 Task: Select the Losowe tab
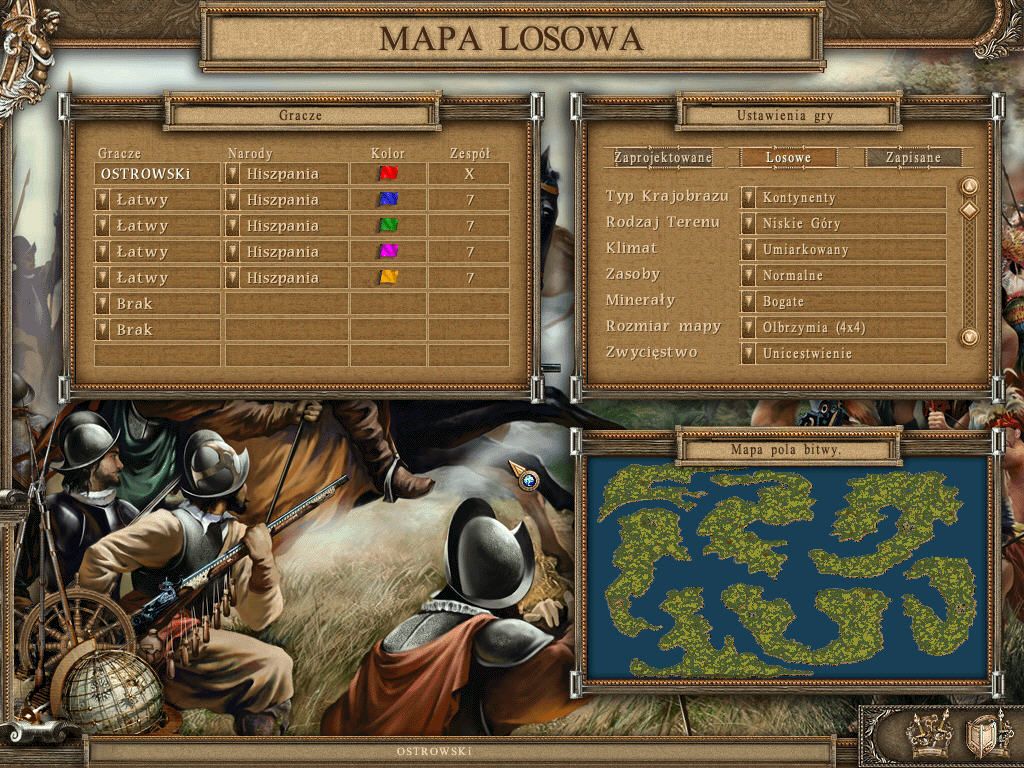coord(788,158)
